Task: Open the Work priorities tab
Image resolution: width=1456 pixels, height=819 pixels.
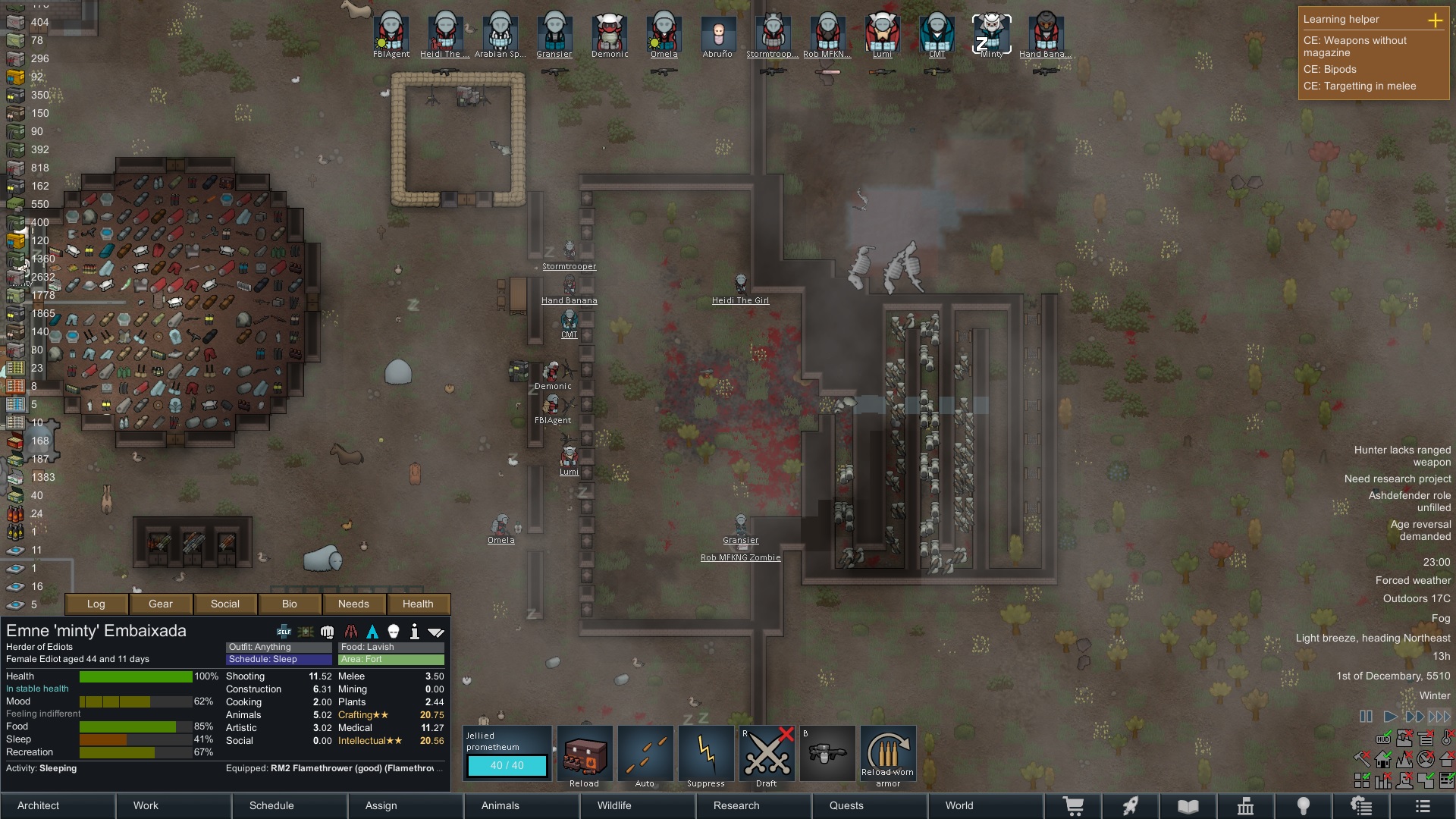Action: coord(146,805)
